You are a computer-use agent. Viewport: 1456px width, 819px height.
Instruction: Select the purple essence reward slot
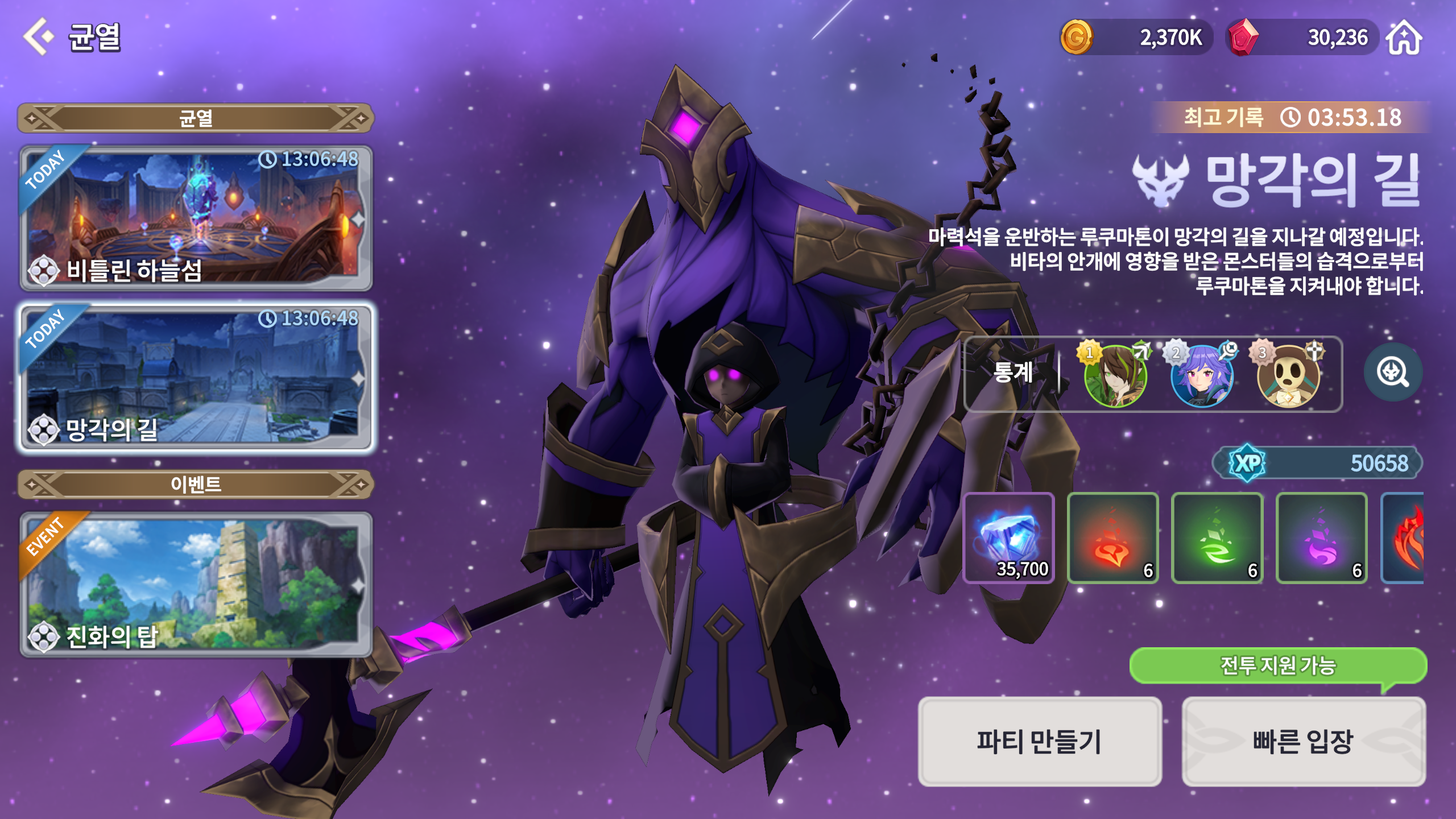(x=1322, y=538)
